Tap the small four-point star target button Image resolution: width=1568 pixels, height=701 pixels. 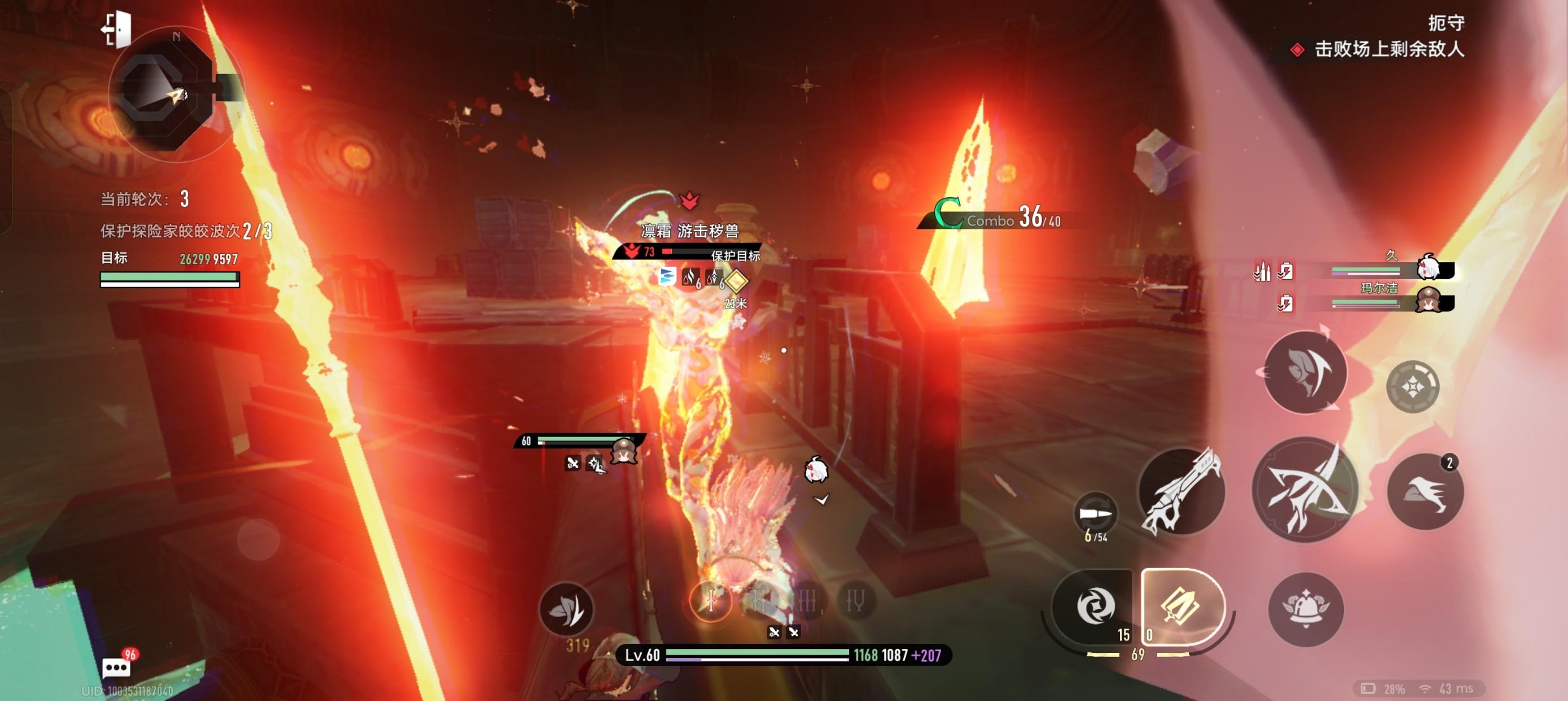point(1412,387)
